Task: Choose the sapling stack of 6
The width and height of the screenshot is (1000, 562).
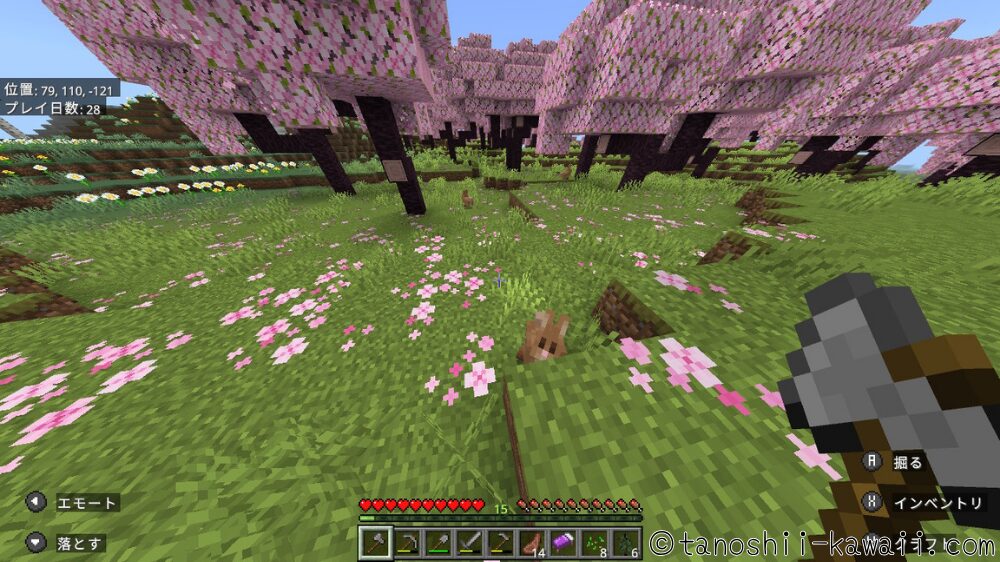Action: pos(624,543)
